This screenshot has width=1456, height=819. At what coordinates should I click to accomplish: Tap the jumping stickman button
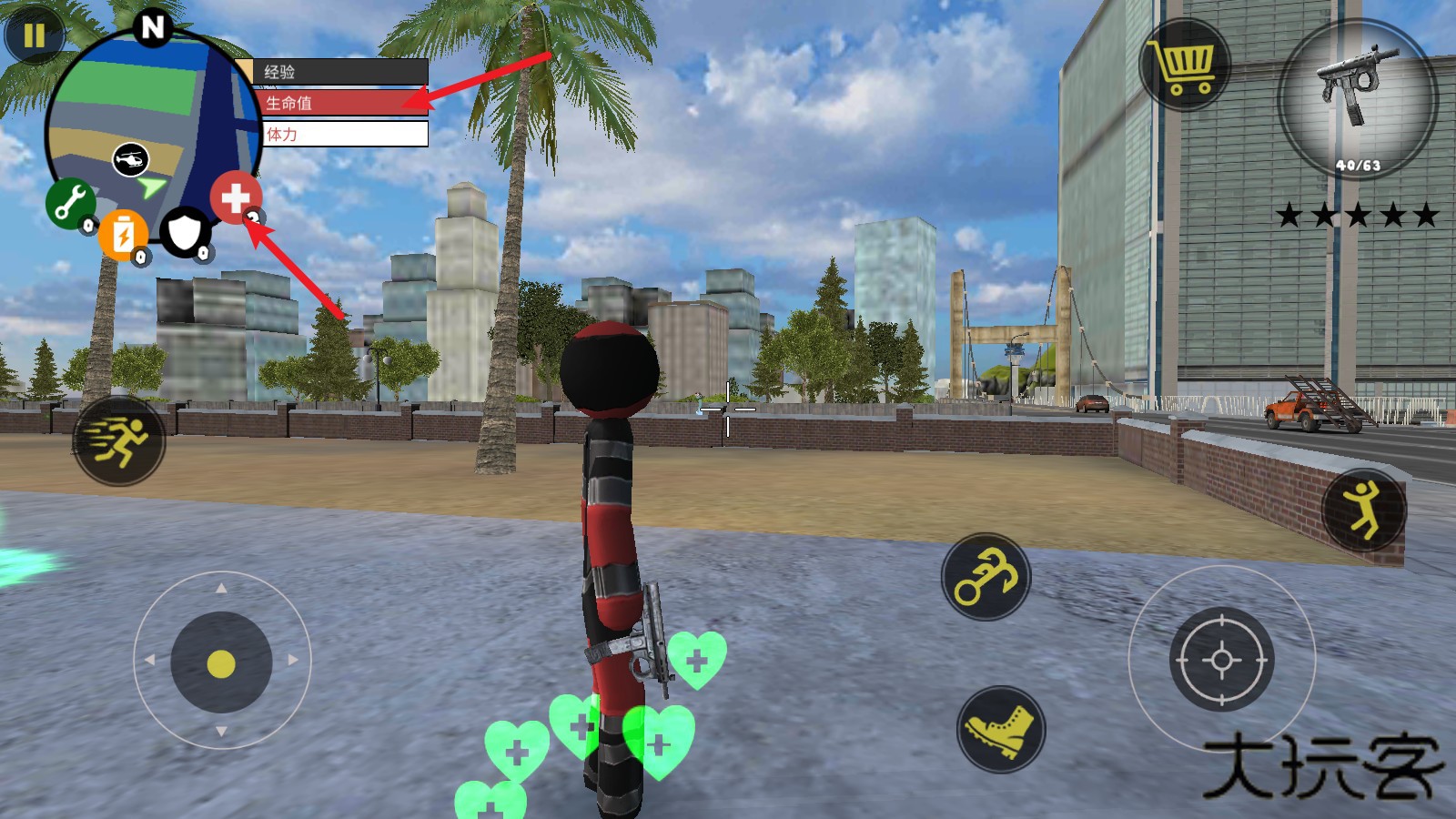pyautogui.click(x=1363, y=510)
